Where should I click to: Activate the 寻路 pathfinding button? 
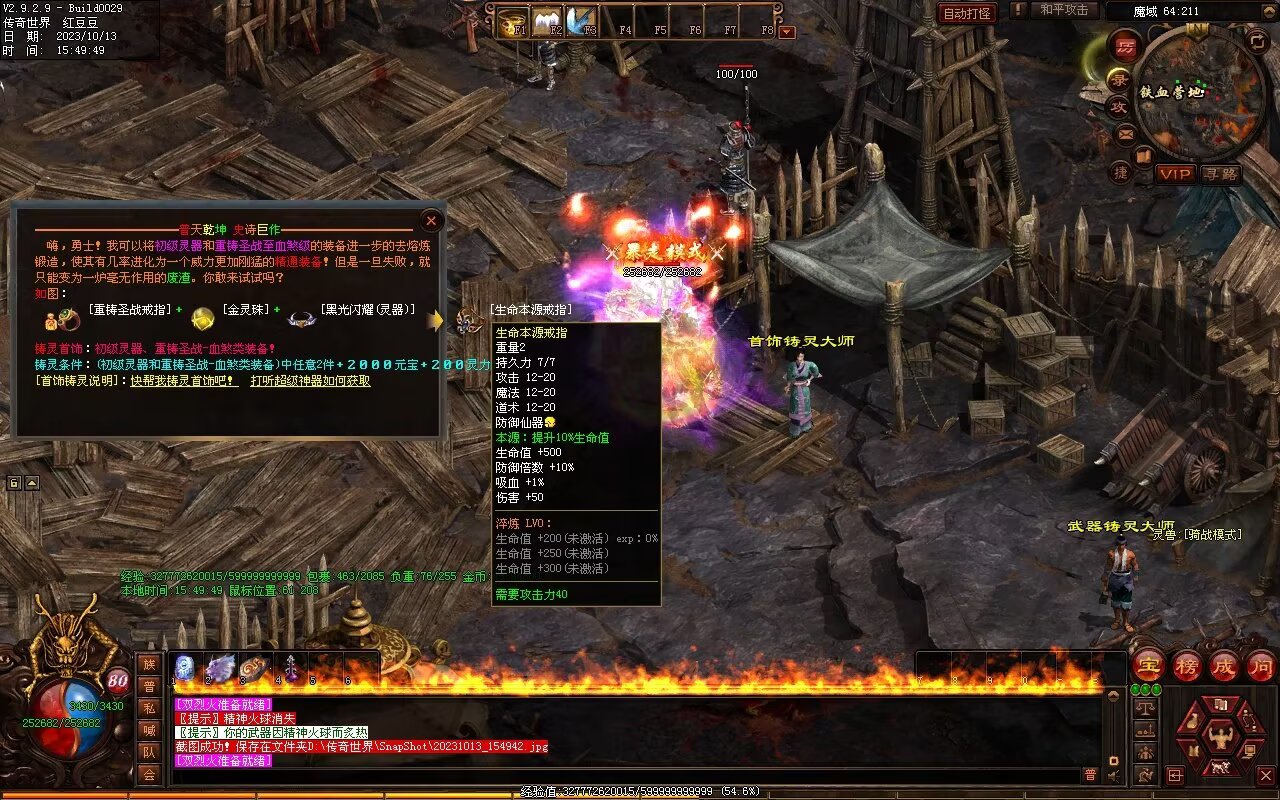(x=1221, y=174)
